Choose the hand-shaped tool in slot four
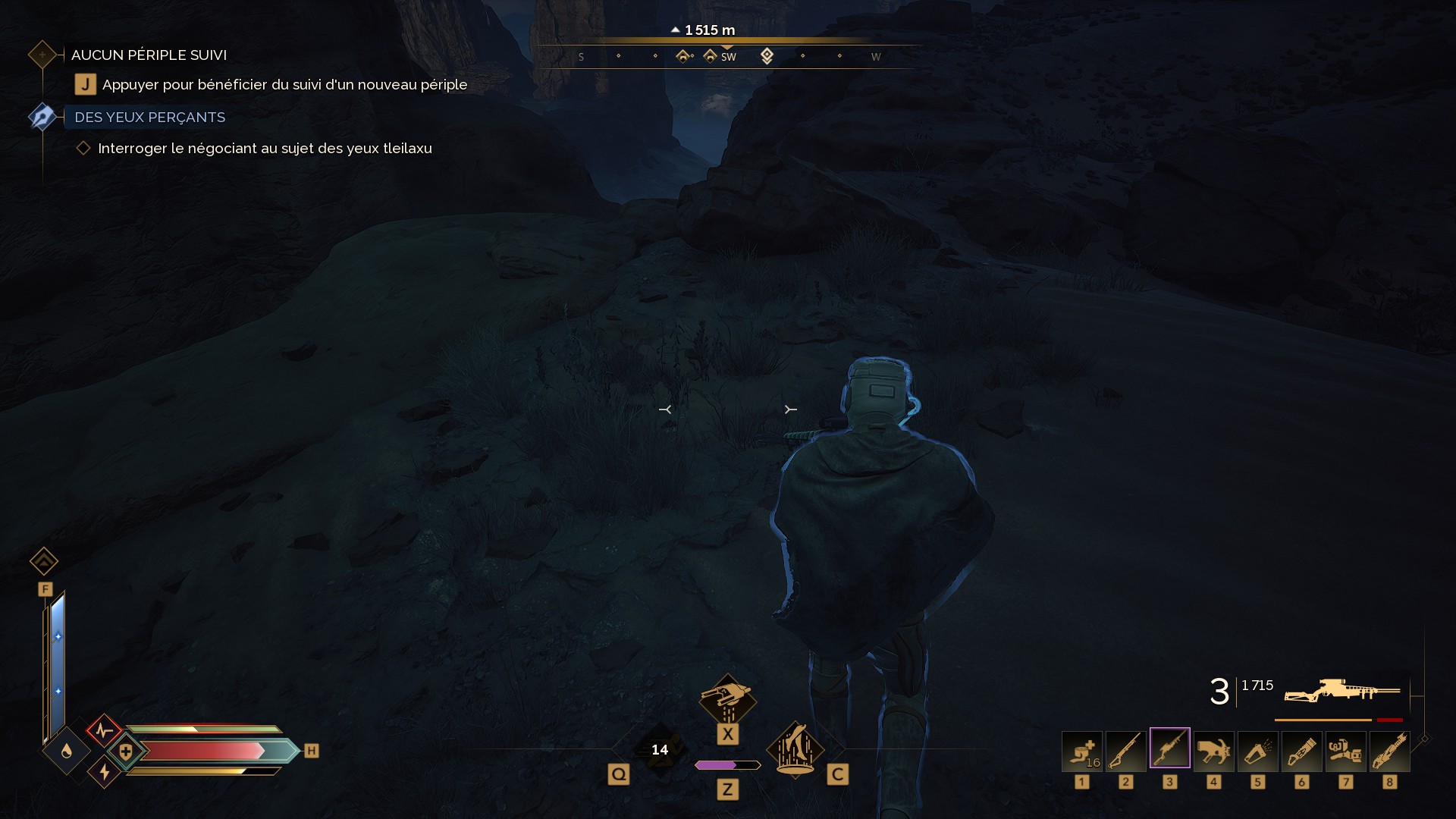 1214,751
